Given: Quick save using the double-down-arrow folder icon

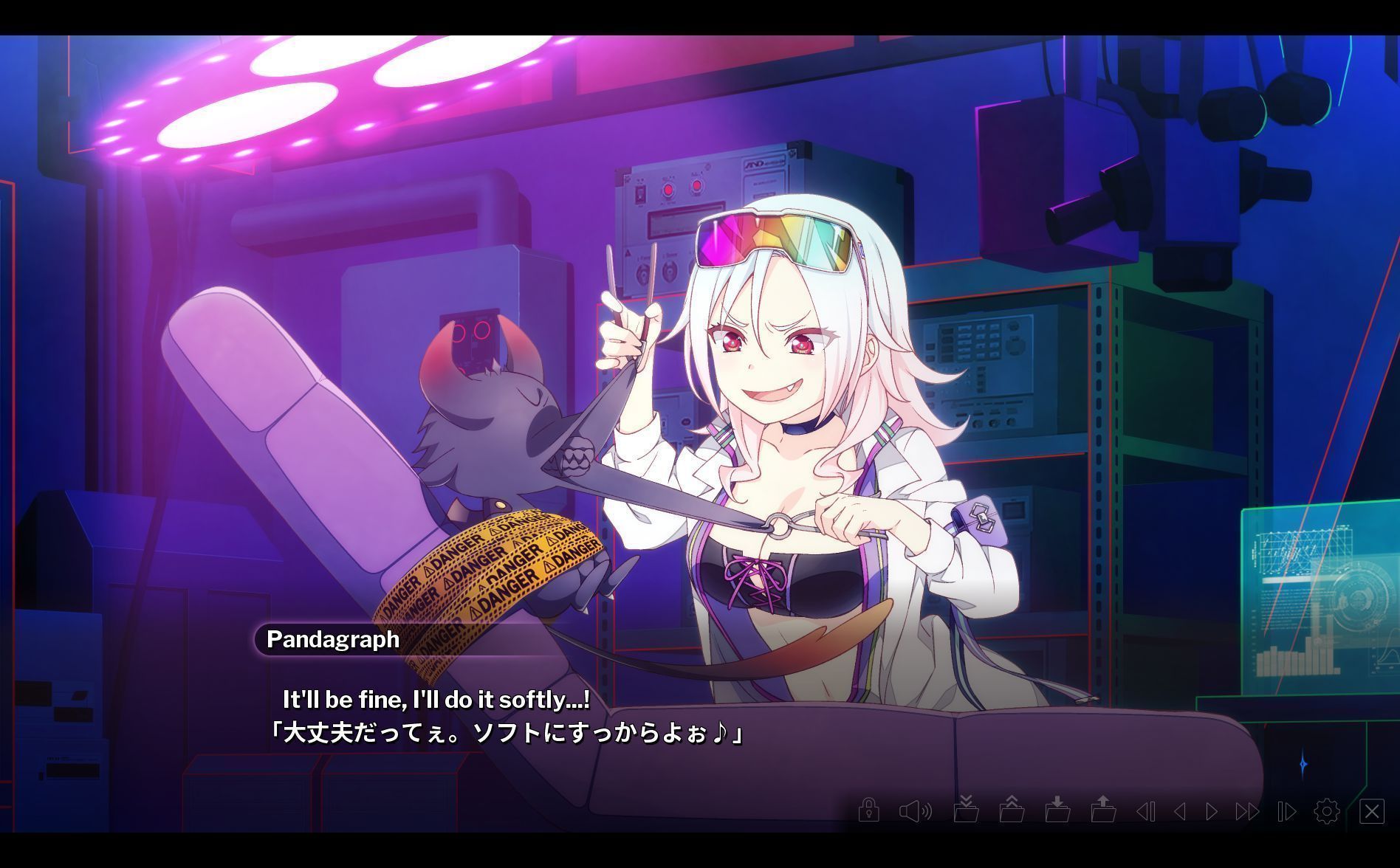Looking at the screenshot, I should [x=967, y=810].
